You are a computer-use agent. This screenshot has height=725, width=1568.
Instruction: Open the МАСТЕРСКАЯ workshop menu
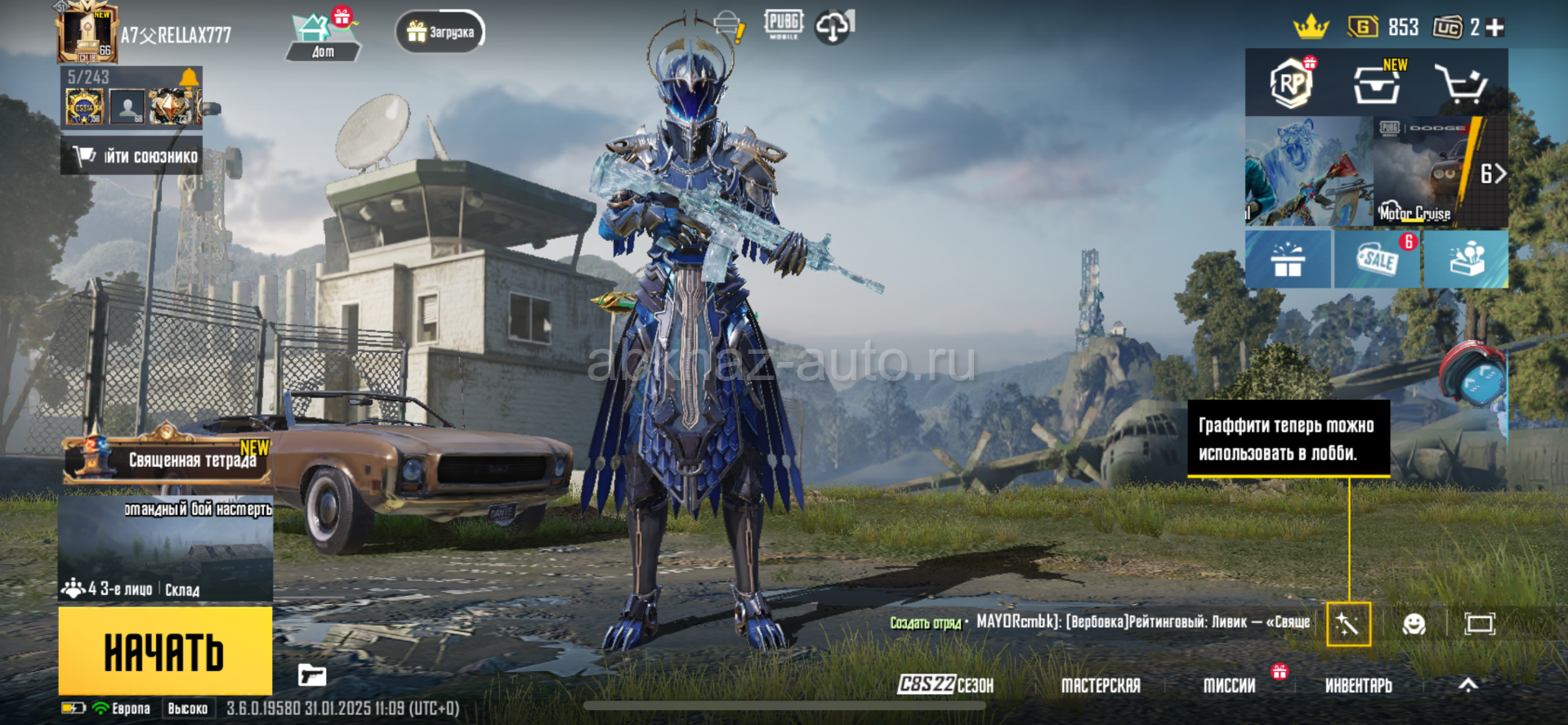click(1100, 686)
